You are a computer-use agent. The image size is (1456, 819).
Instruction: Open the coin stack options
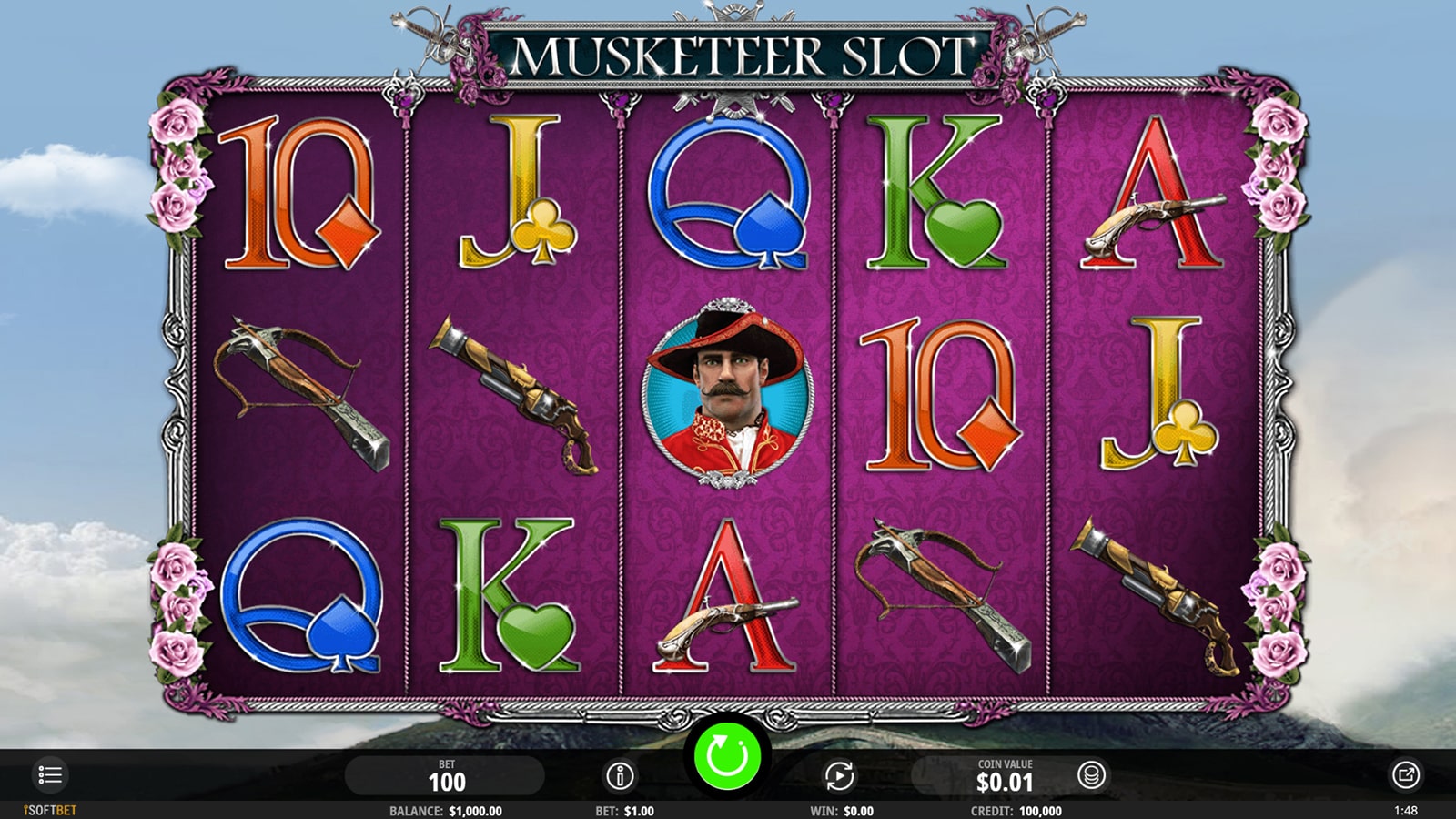[x=1091, y=775]
